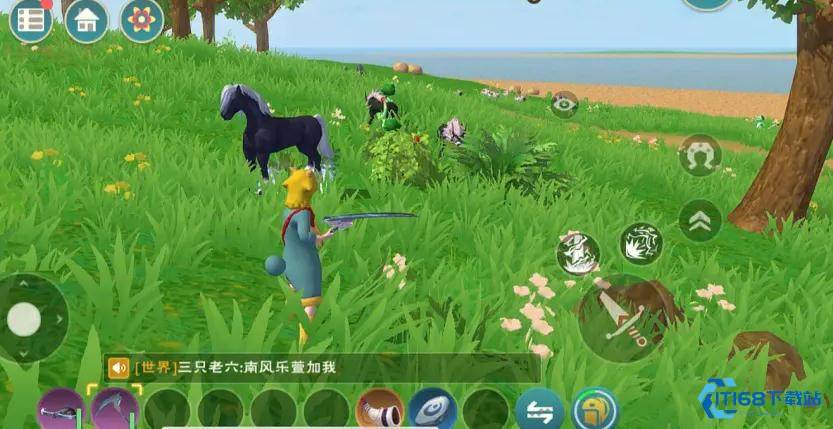Select the highlighted scythe hotbar slot
The width and height of the screenshot is (833, 429).
pyautogui.click(x=115, y=410)
